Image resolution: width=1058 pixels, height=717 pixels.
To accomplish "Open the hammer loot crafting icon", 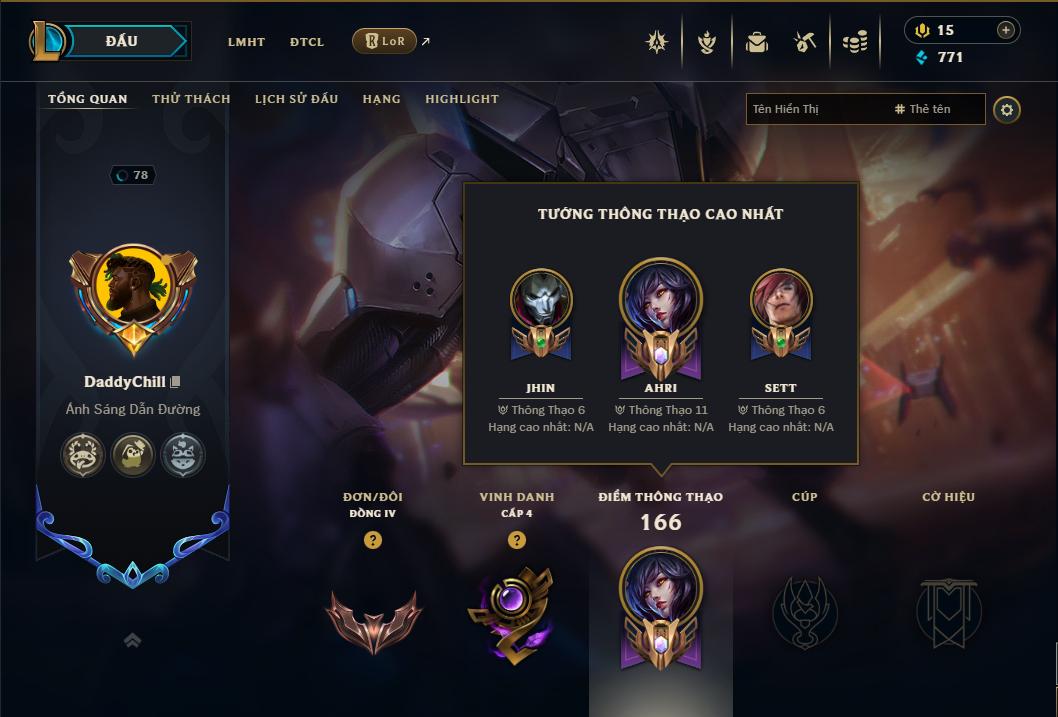I will (805, 42).
